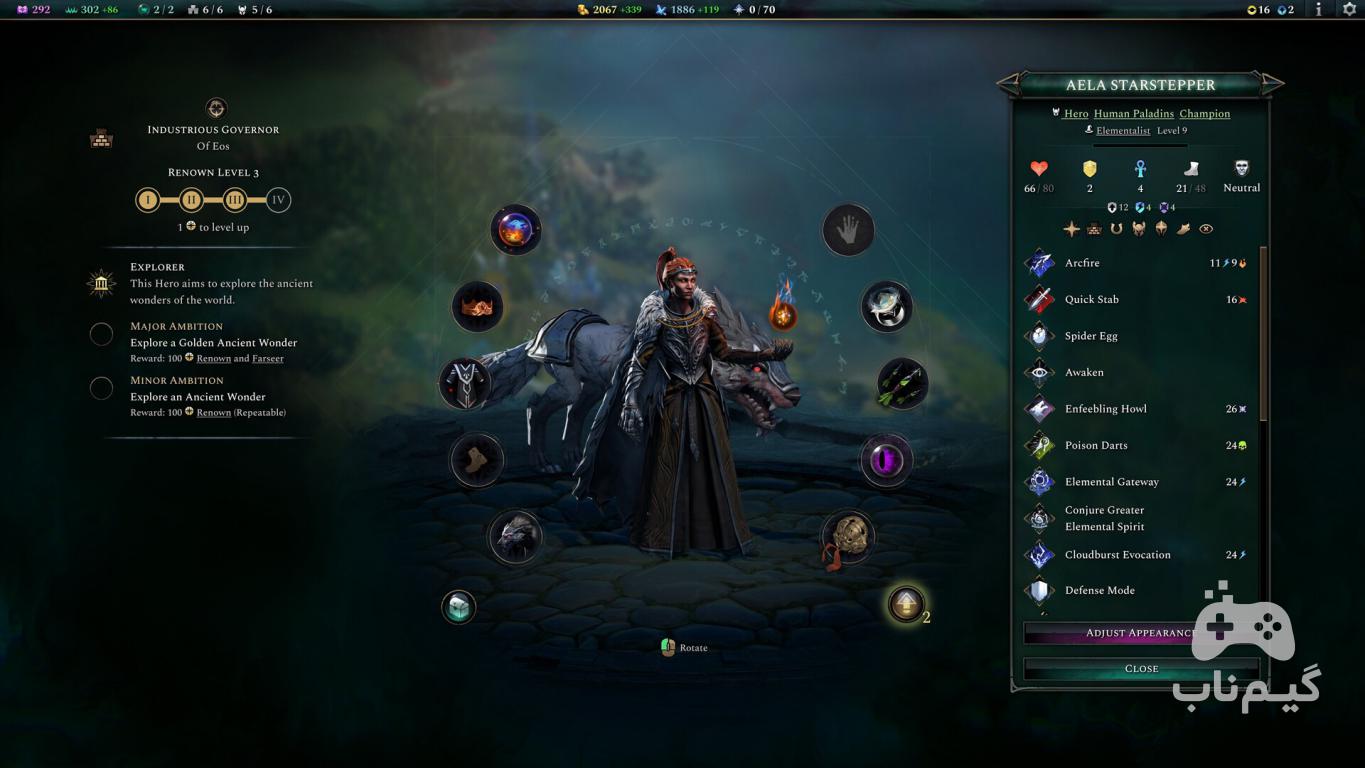Close the hero panel
Viewport: 1365px width, 768px height.
coord(1140,668)
